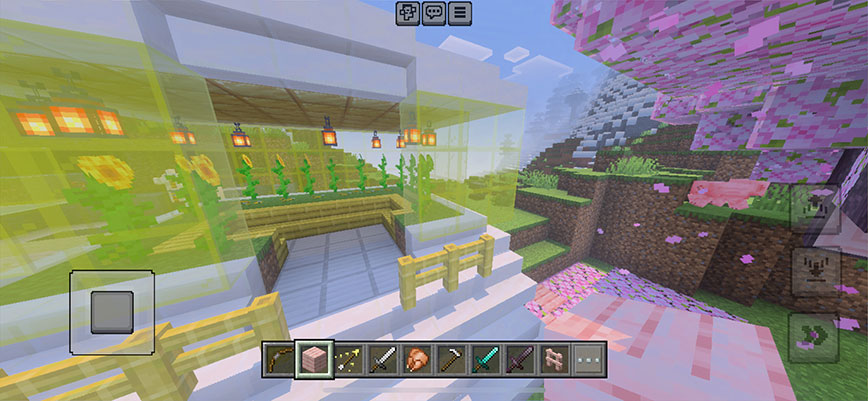Tap the movement joystick pad
Viewport: 868px width, 401px height.
112,312
